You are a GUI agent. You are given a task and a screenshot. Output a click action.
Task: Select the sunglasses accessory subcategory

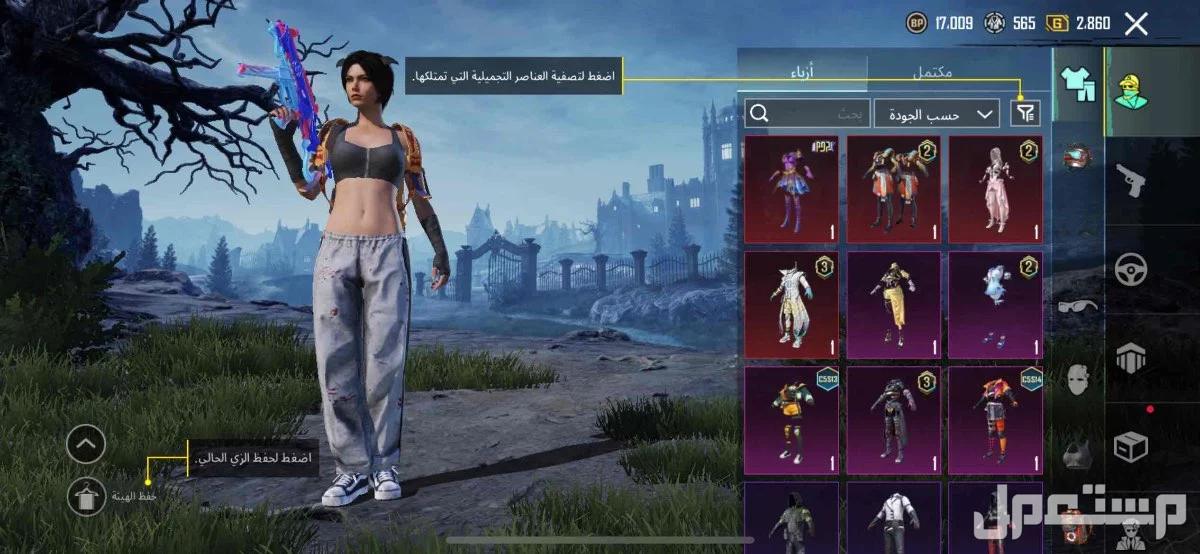pos(1077,306)
